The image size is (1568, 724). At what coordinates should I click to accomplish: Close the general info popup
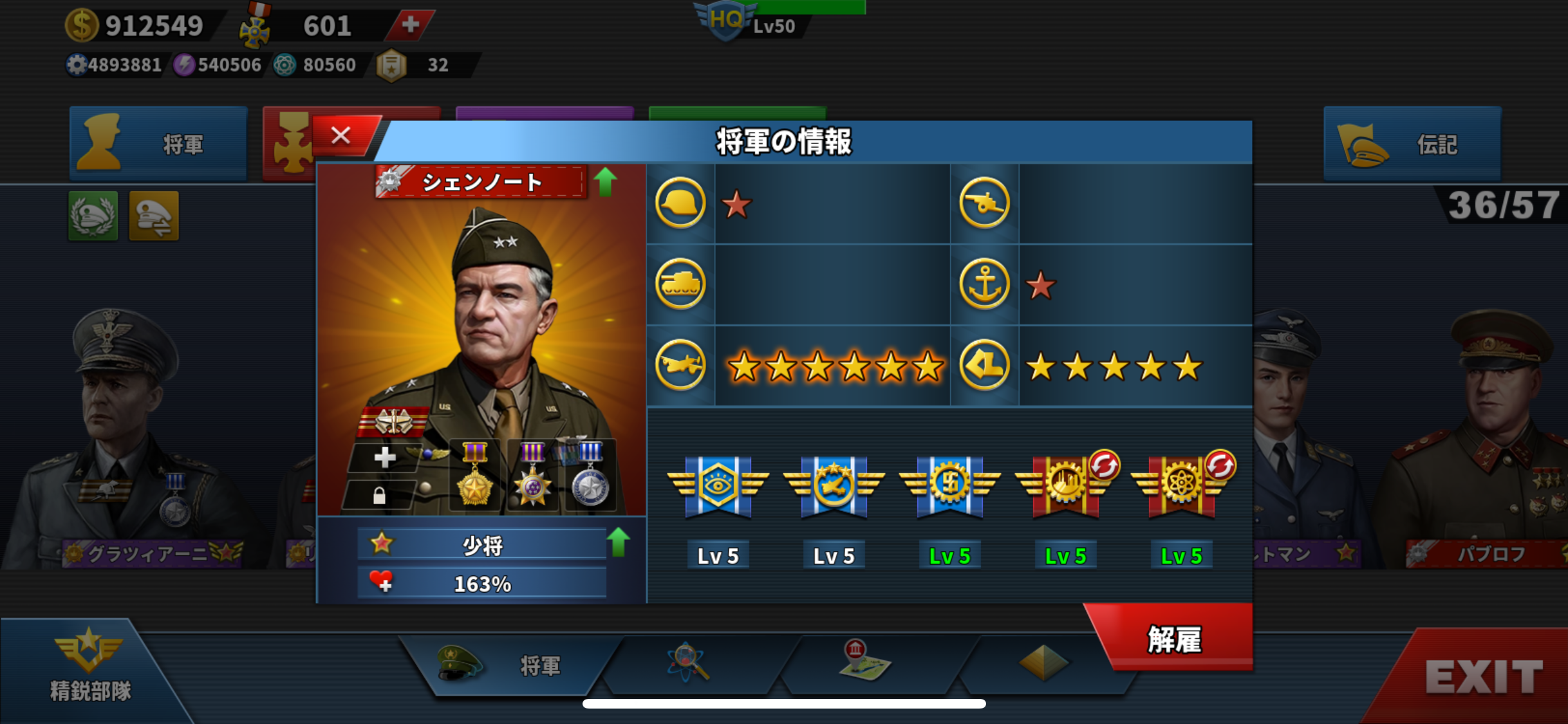point(341,136)
